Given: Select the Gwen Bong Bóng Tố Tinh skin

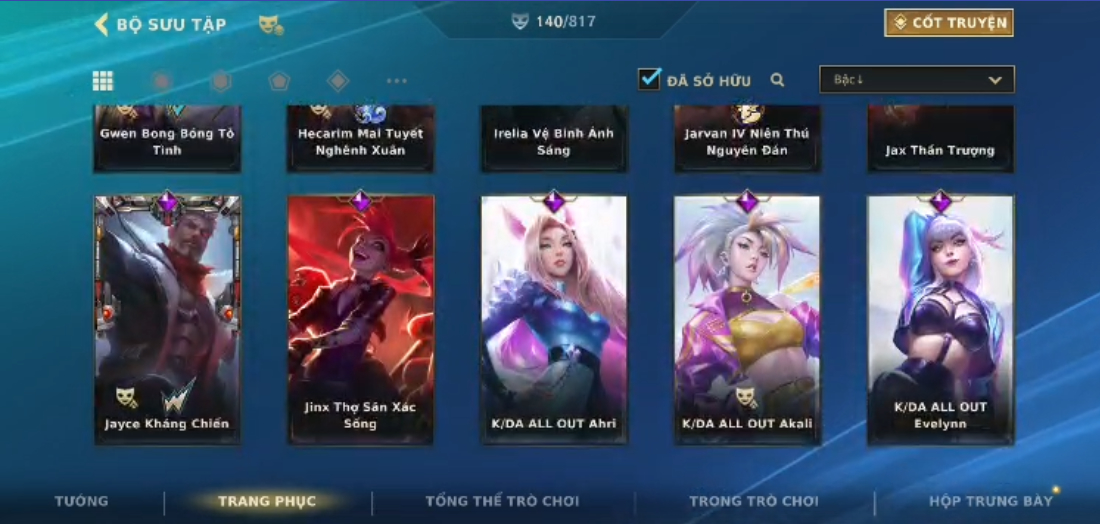Looking at the screenshot, I should pyautogui.click(x=167, y=139).
